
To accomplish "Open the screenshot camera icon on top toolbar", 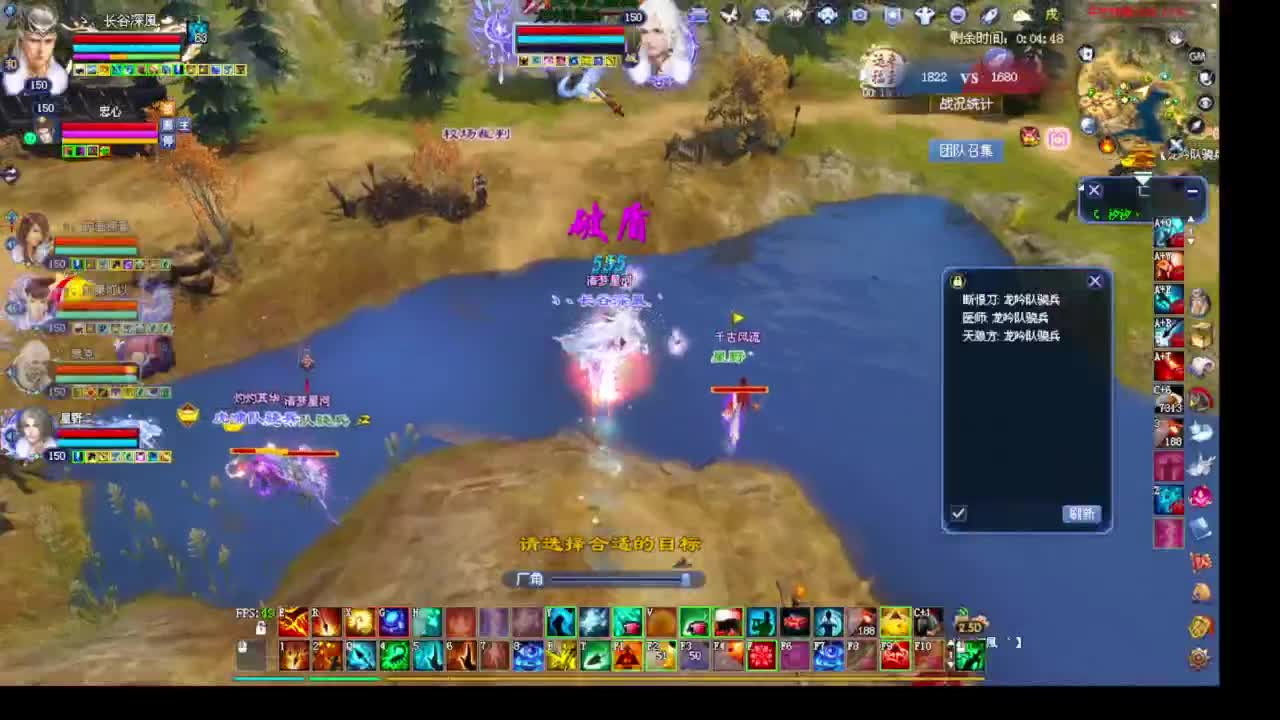I will point(859,15).
